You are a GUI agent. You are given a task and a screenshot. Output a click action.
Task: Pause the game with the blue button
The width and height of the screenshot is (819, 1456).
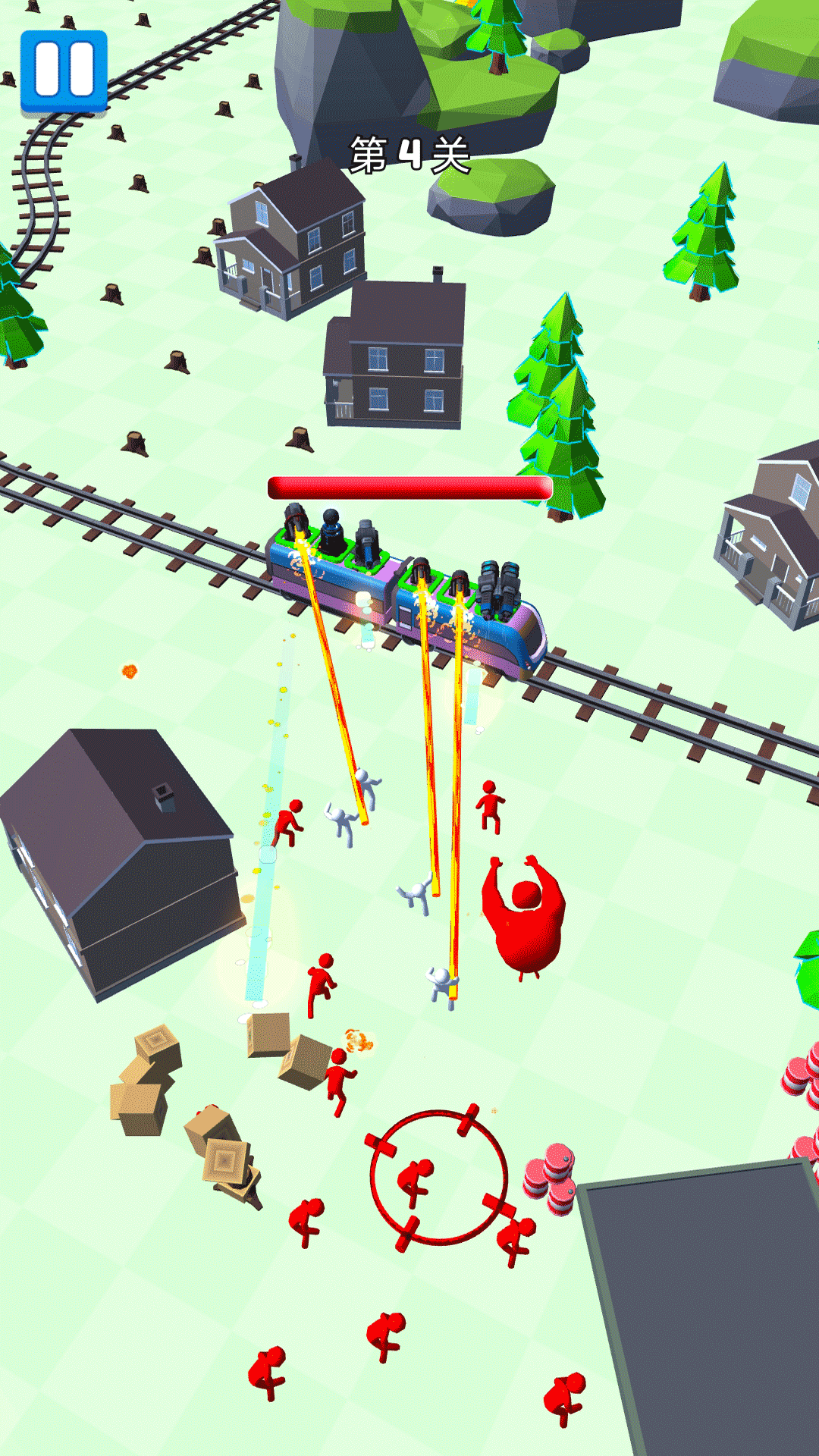[64, 71]
